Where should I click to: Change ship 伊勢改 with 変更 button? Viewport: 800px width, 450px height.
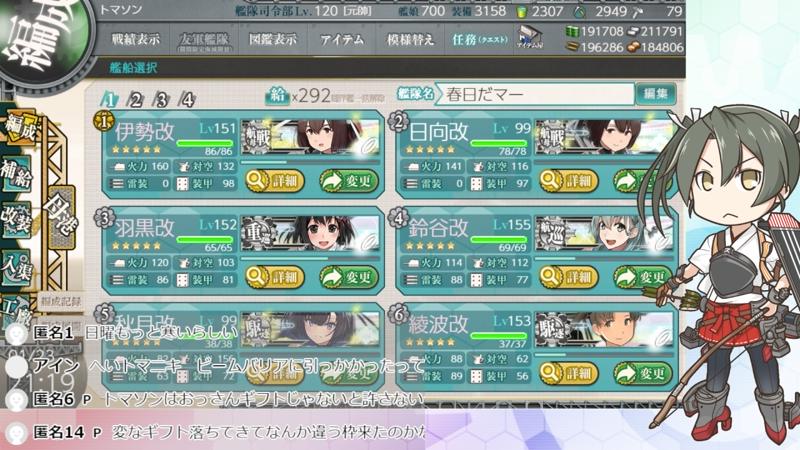coord(349,181)
